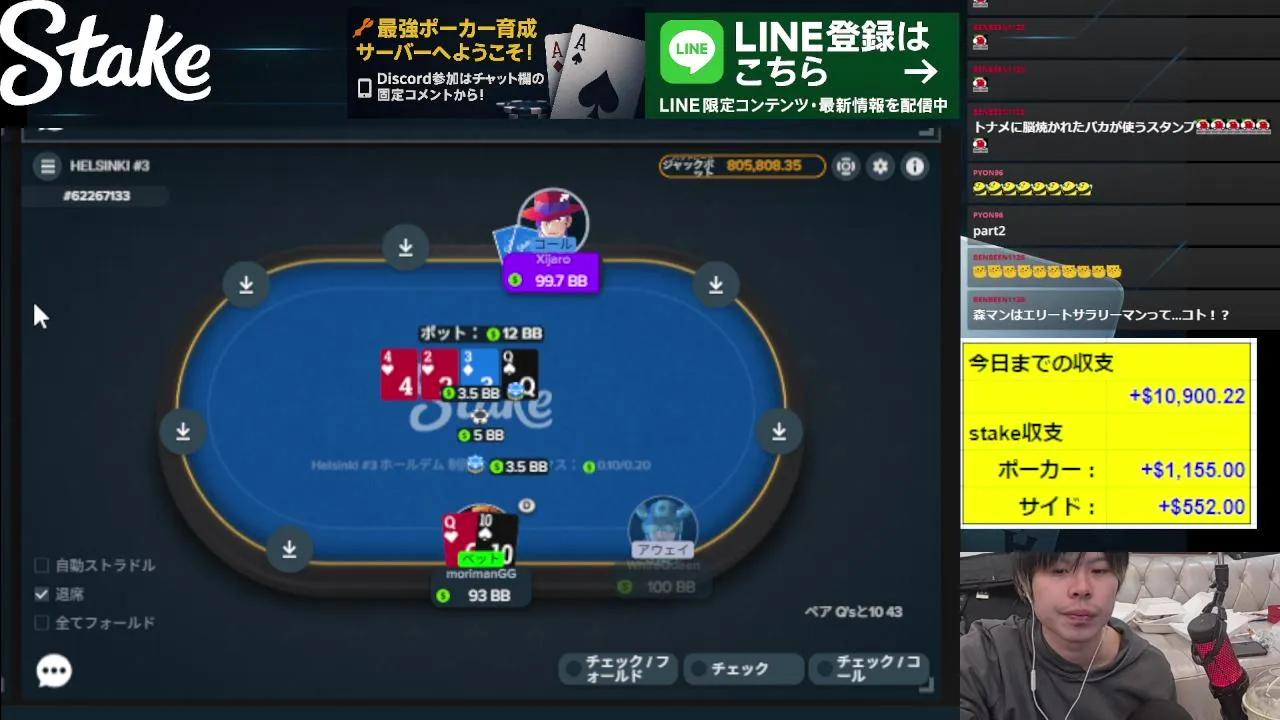Uncheck the 退席 checkbox
The image size is (1280, 720).
point(41,593)
